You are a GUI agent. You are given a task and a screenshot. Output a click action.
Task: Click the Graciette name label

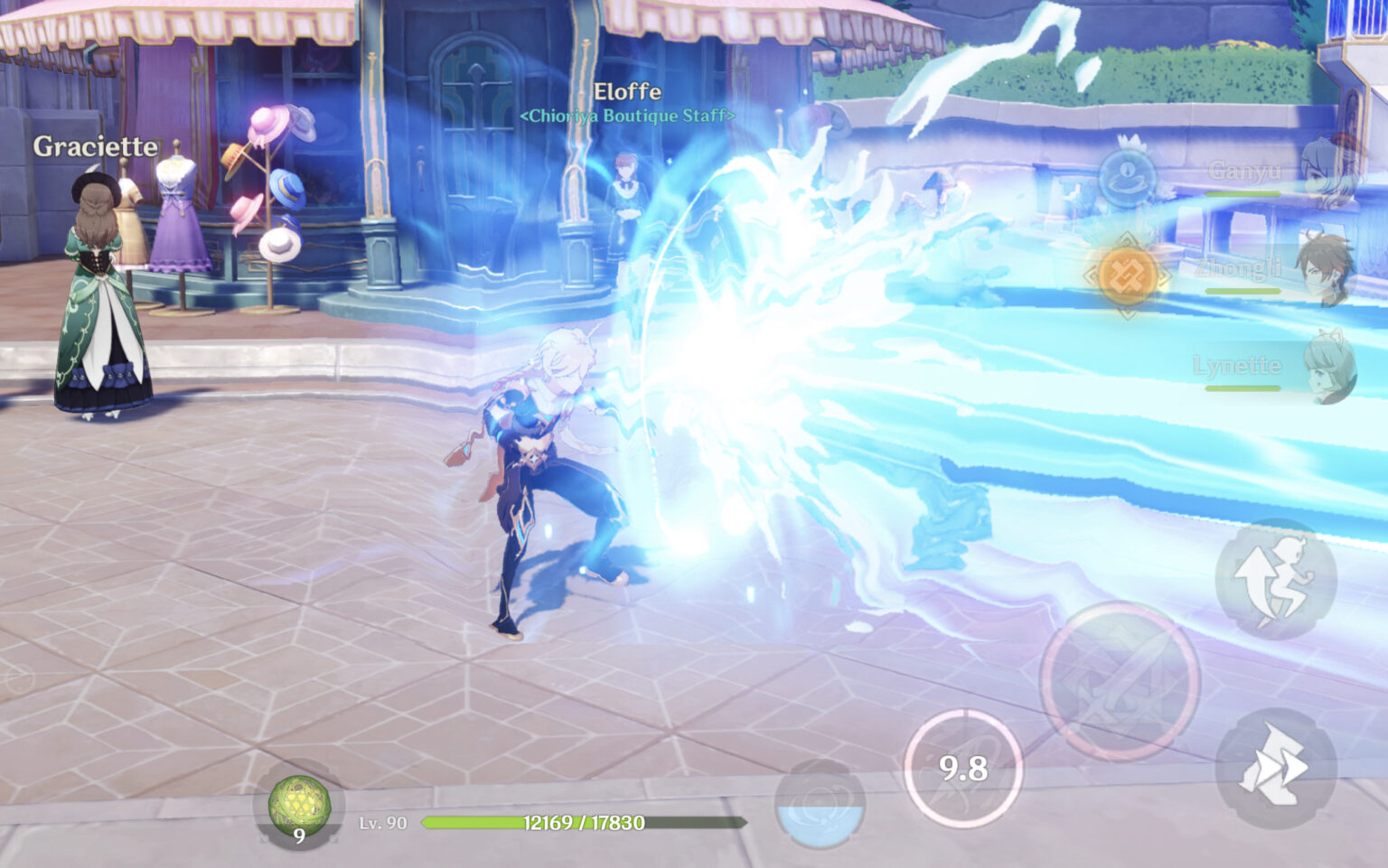click(x=95, y=146)
